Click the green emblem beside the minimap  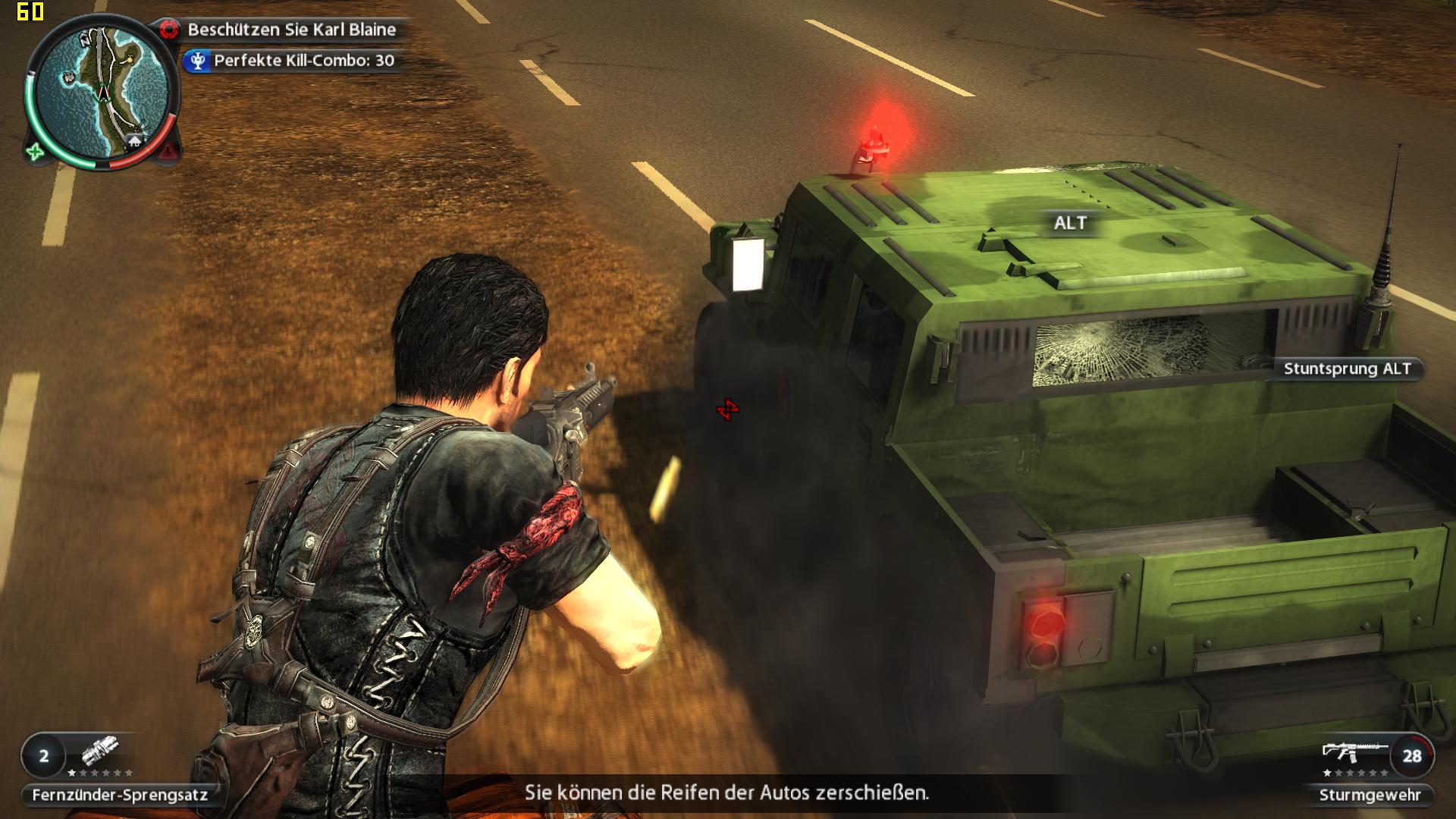(x=35, y=152)
